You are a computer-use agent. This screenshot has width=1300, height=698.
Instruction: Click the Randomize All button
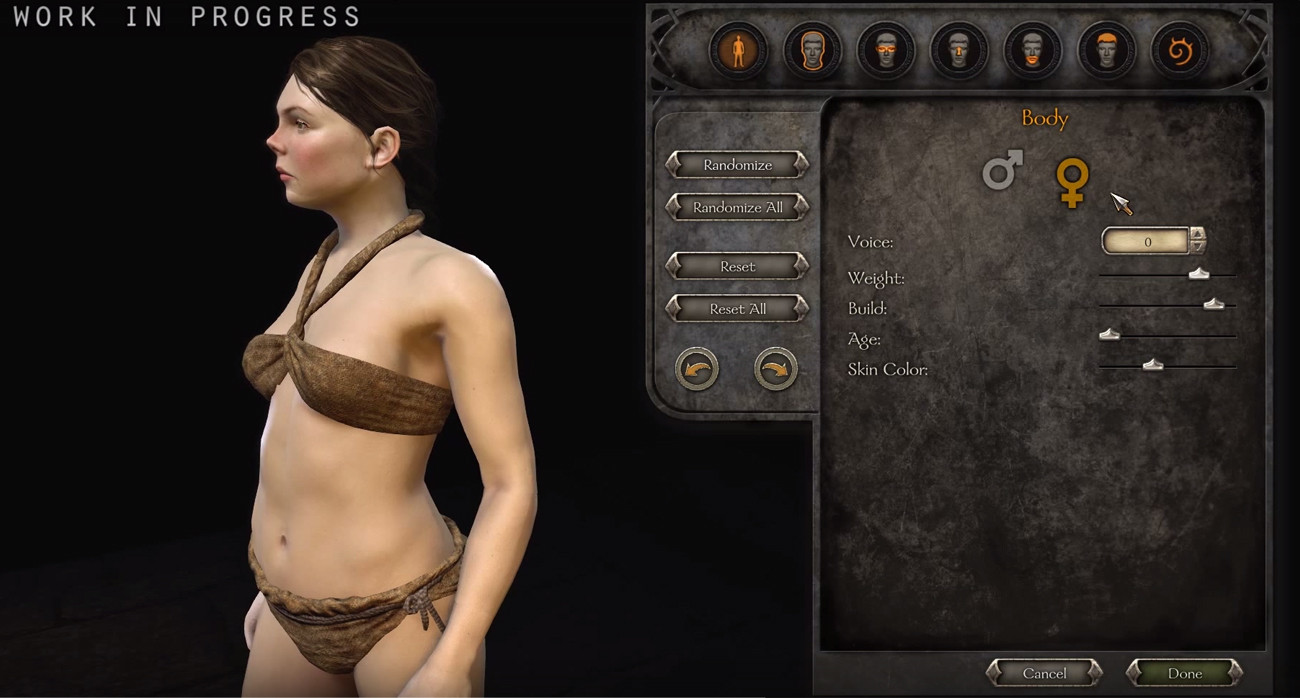[x=737, y=208]
